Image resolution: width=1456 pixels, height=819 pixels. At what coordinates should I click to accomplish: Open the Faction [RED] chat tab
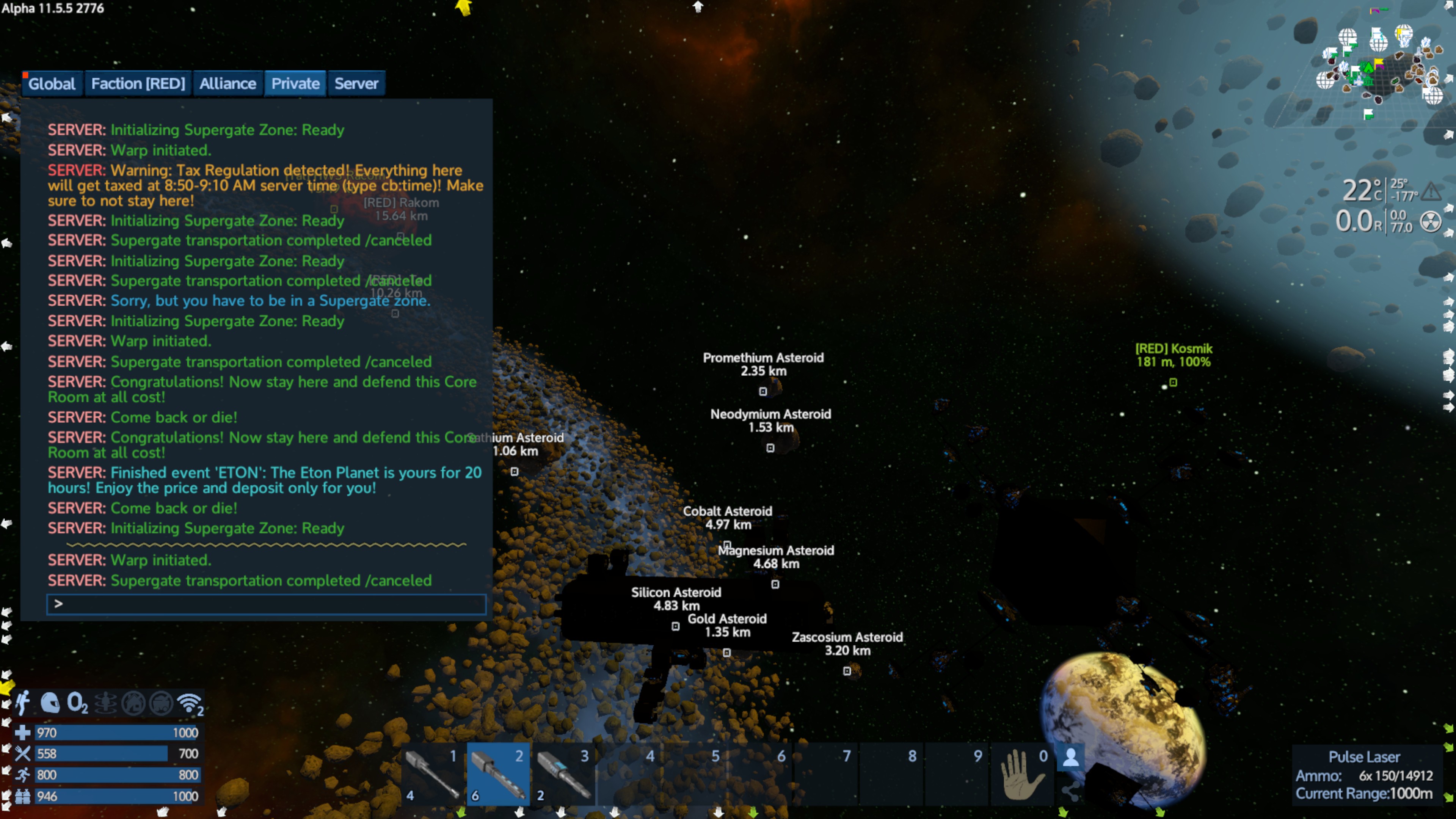pyautogui.click(x=138, y=84)
